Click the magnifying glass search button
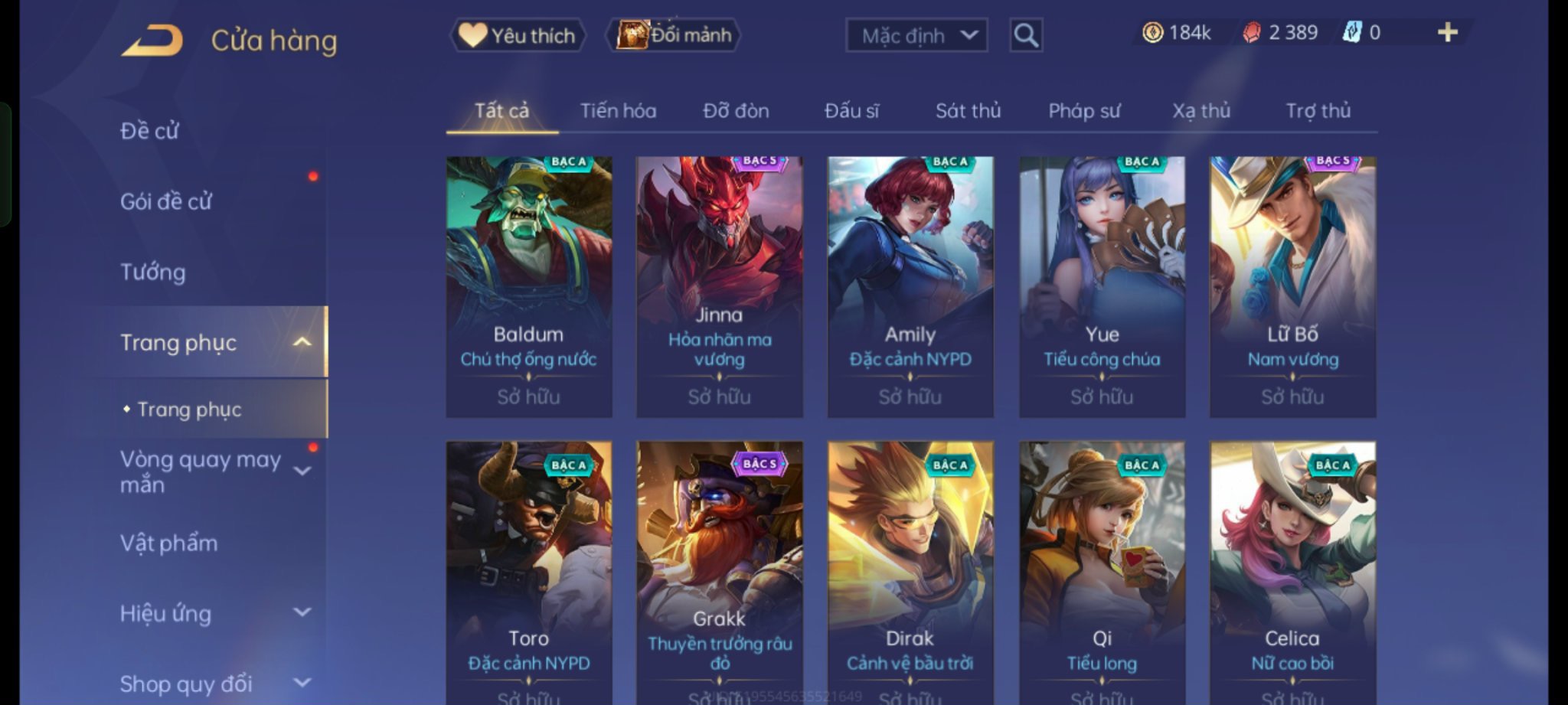 1026,35
